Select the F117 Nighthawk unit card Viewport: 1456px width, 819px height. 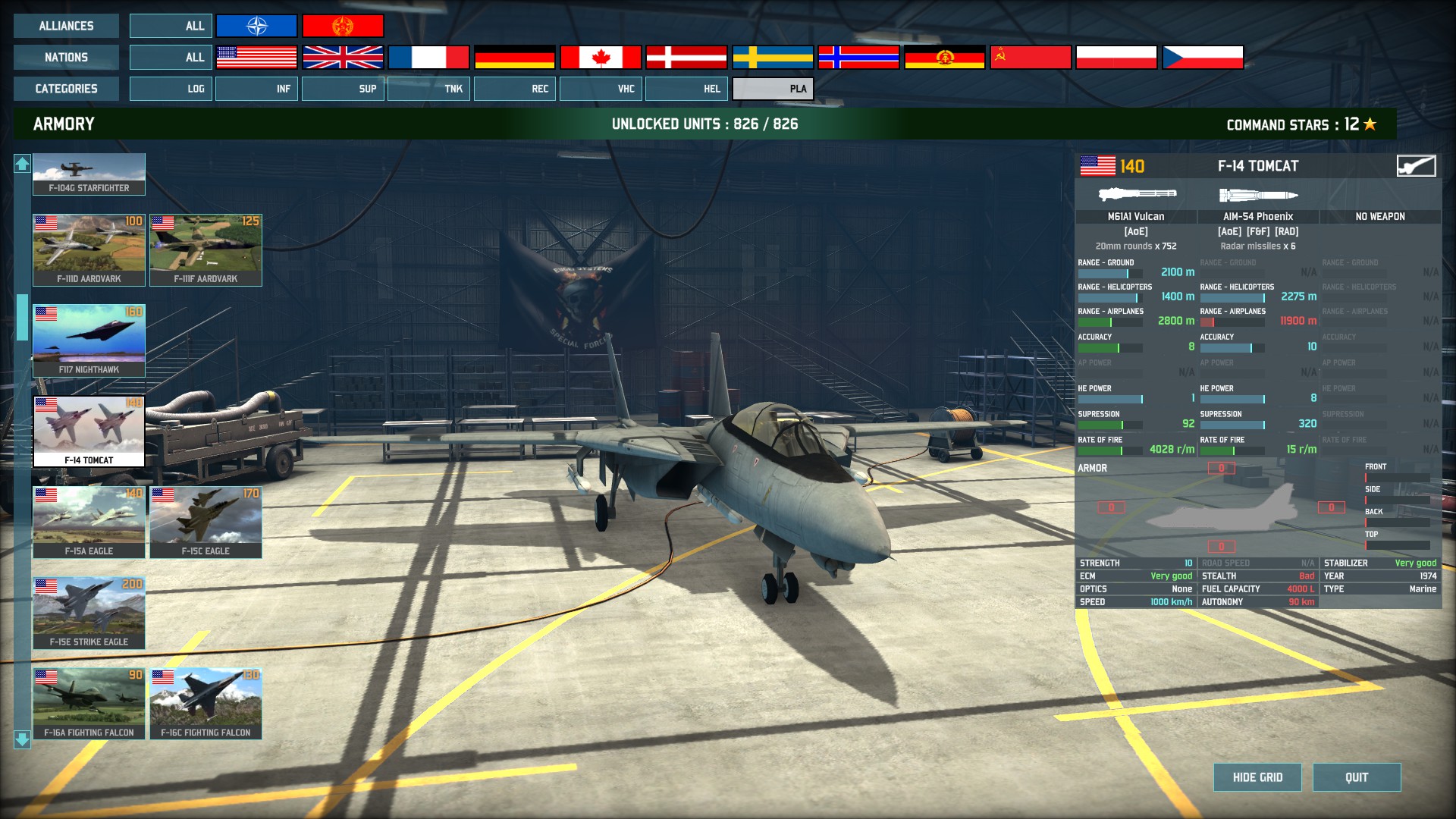pyautogui.click(x=89, y=340)
